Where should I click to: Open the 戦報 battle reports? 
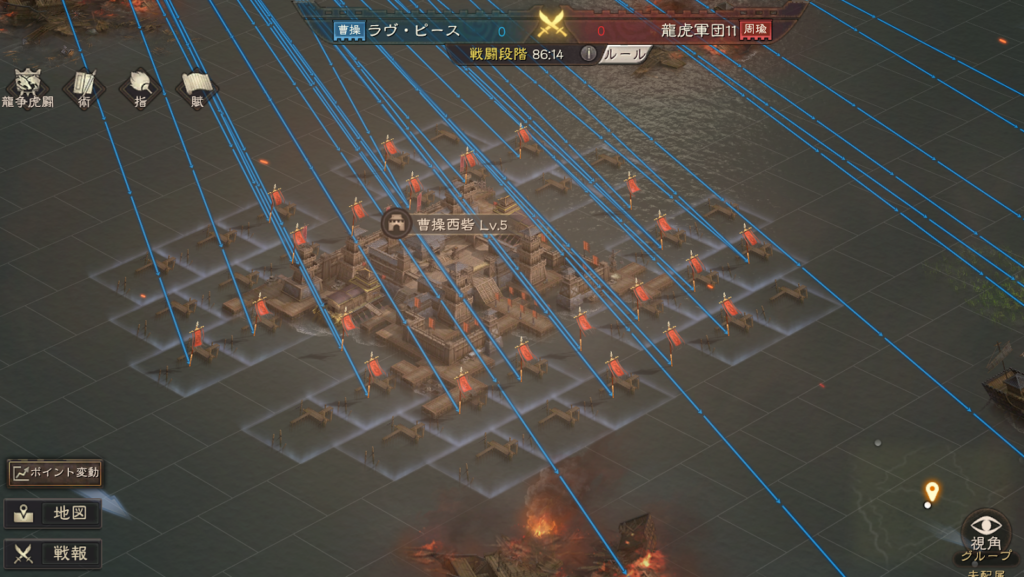(x=54, y=553)
